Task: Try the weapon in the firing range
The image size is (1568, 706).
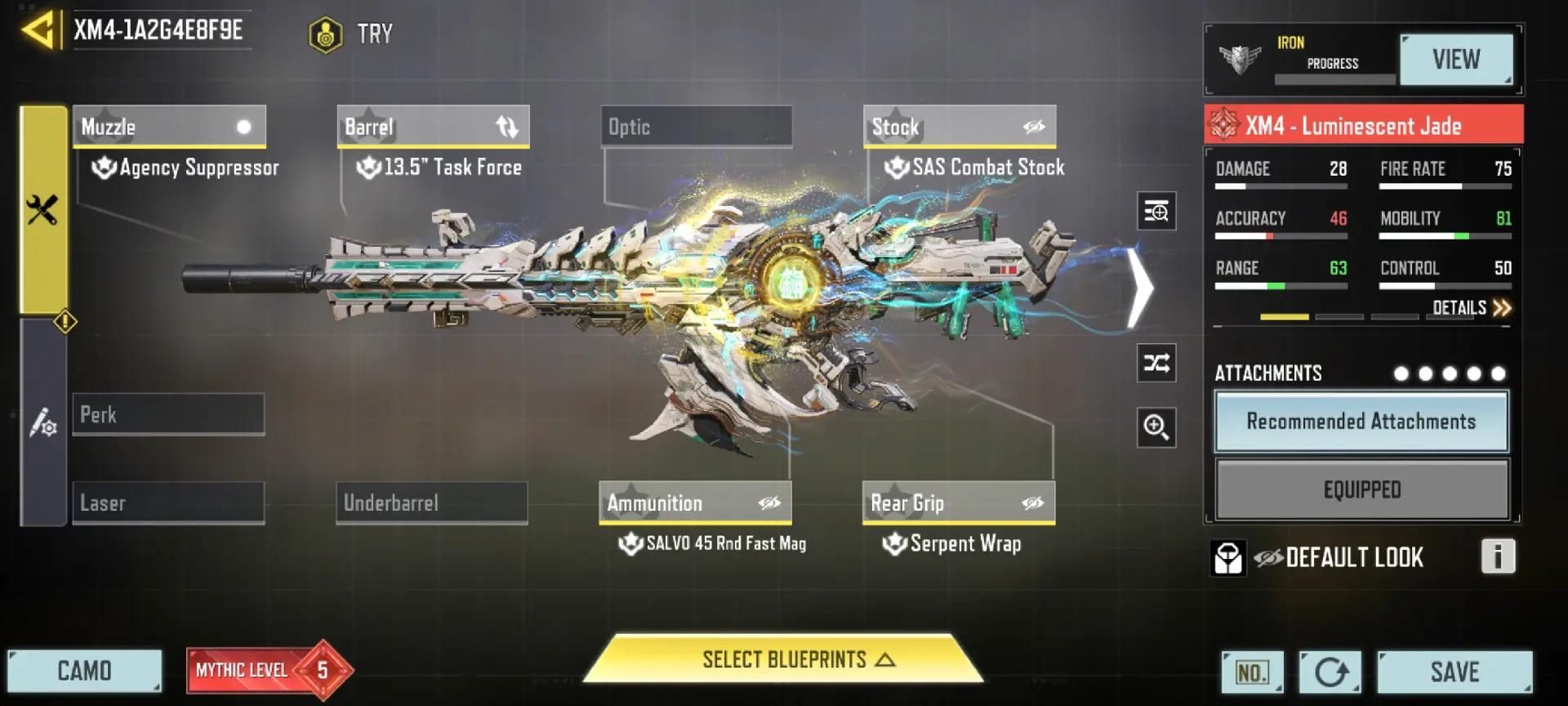Action: click(352, 34)
